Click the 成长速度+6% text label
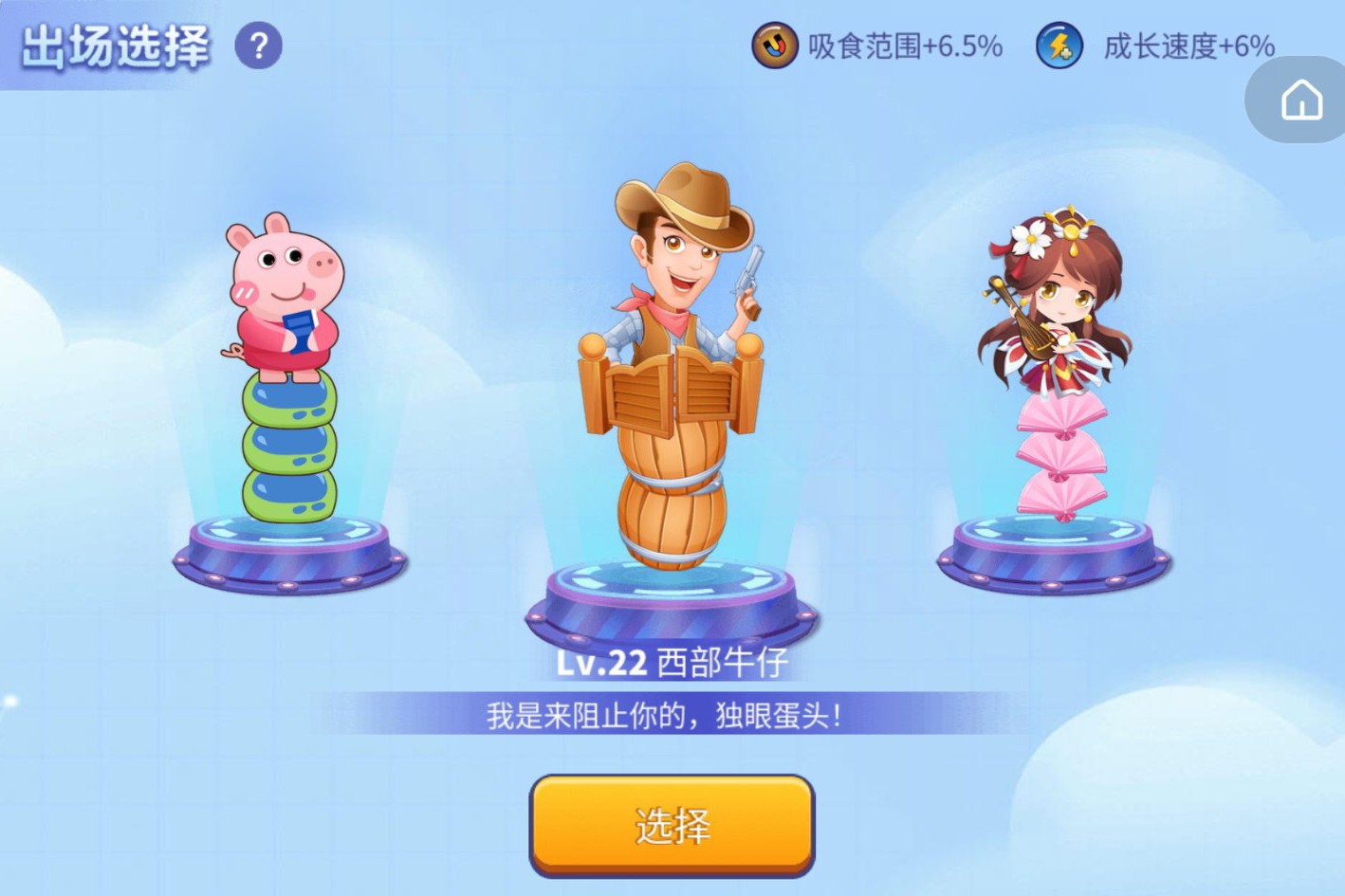This screenshot has width=1345, height=896. (1188, 46)
